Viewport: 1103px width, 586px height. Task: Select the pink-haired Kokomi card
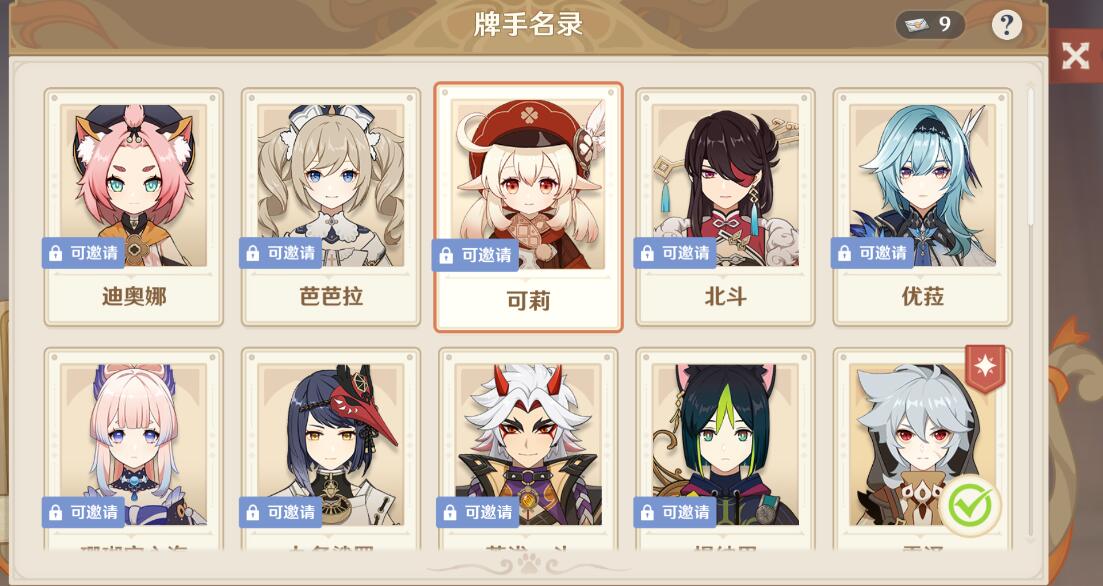click(133, 450)
